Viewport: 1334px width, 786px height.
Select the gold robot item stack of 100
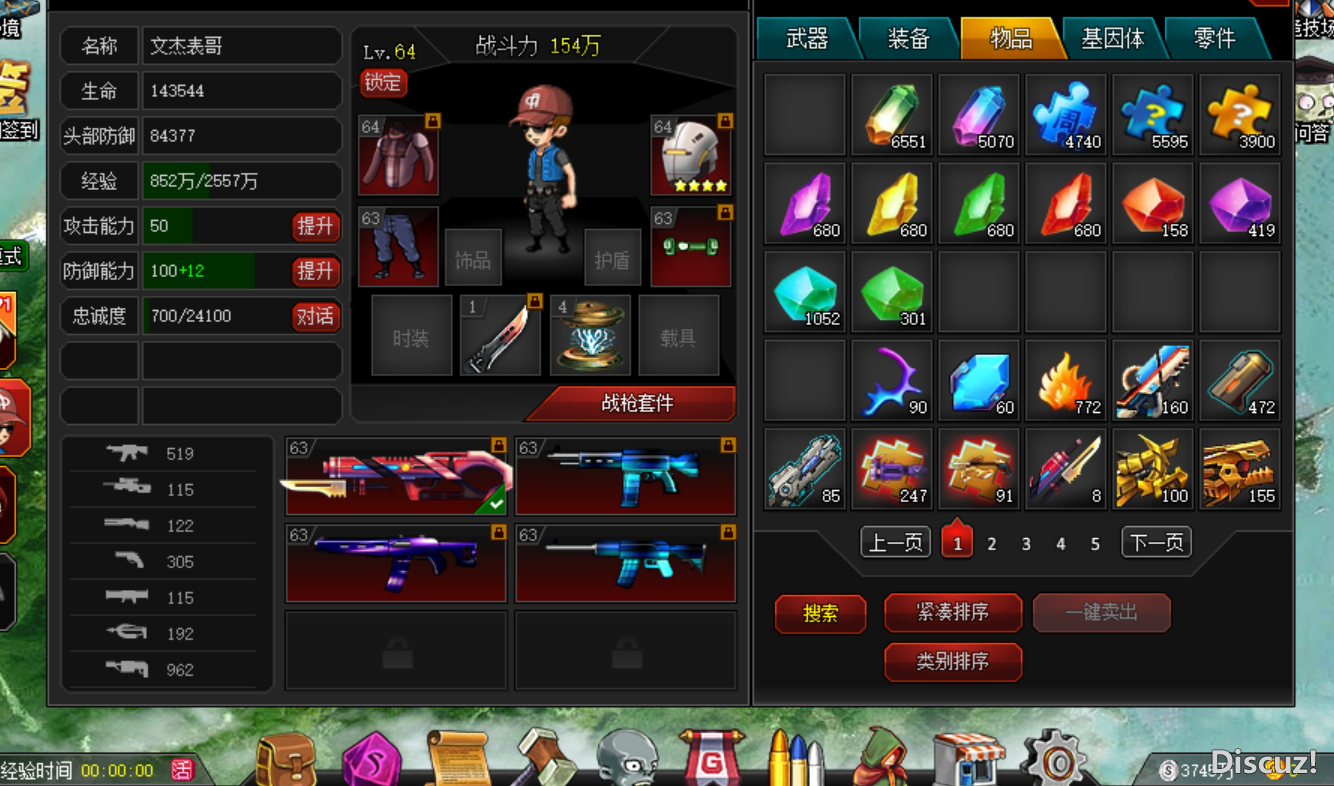pyautogui.click(x=1153, y=469)
